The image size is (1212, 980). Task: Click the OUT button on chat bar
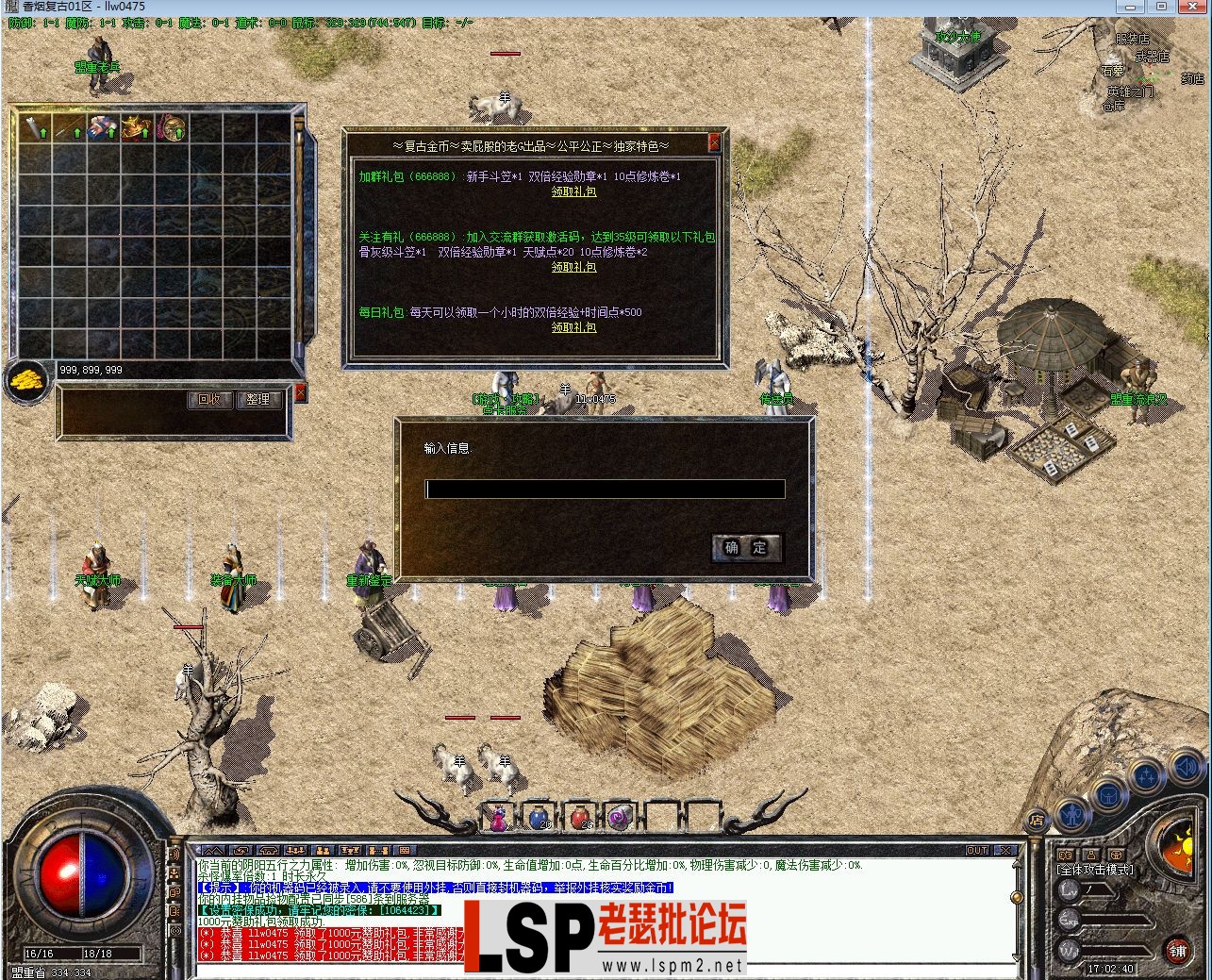coord(977,850)
